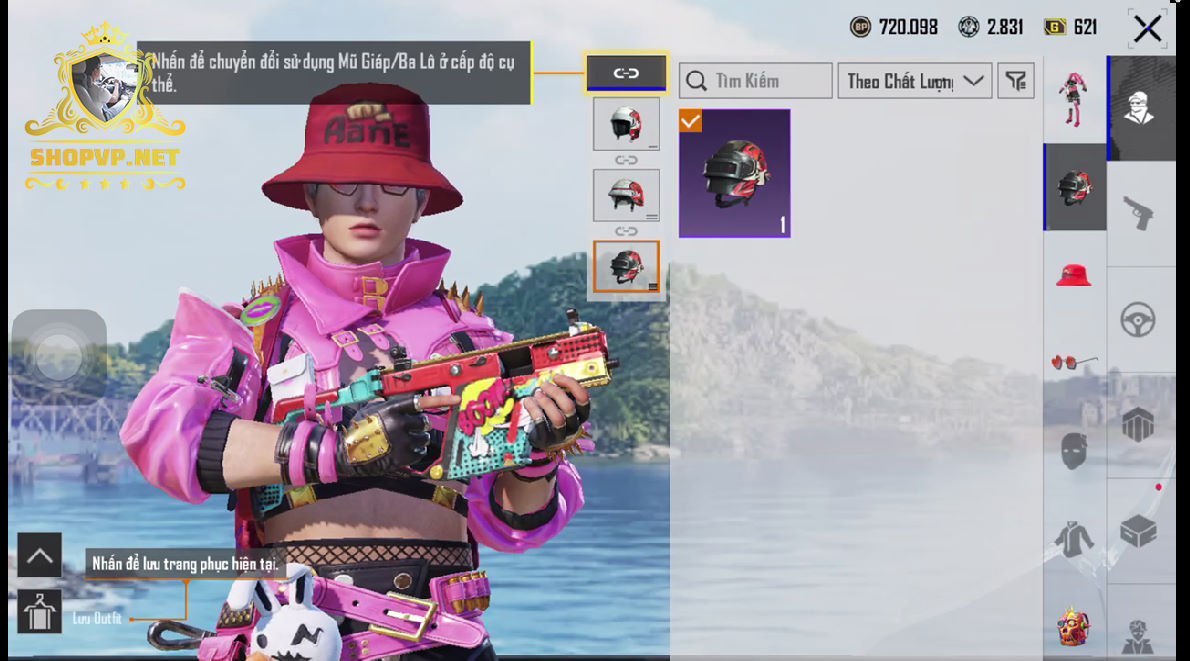This screenshot has width=1190, height=661.
Task: Open the red sunglasses category
Action: tap(1074, 361)
